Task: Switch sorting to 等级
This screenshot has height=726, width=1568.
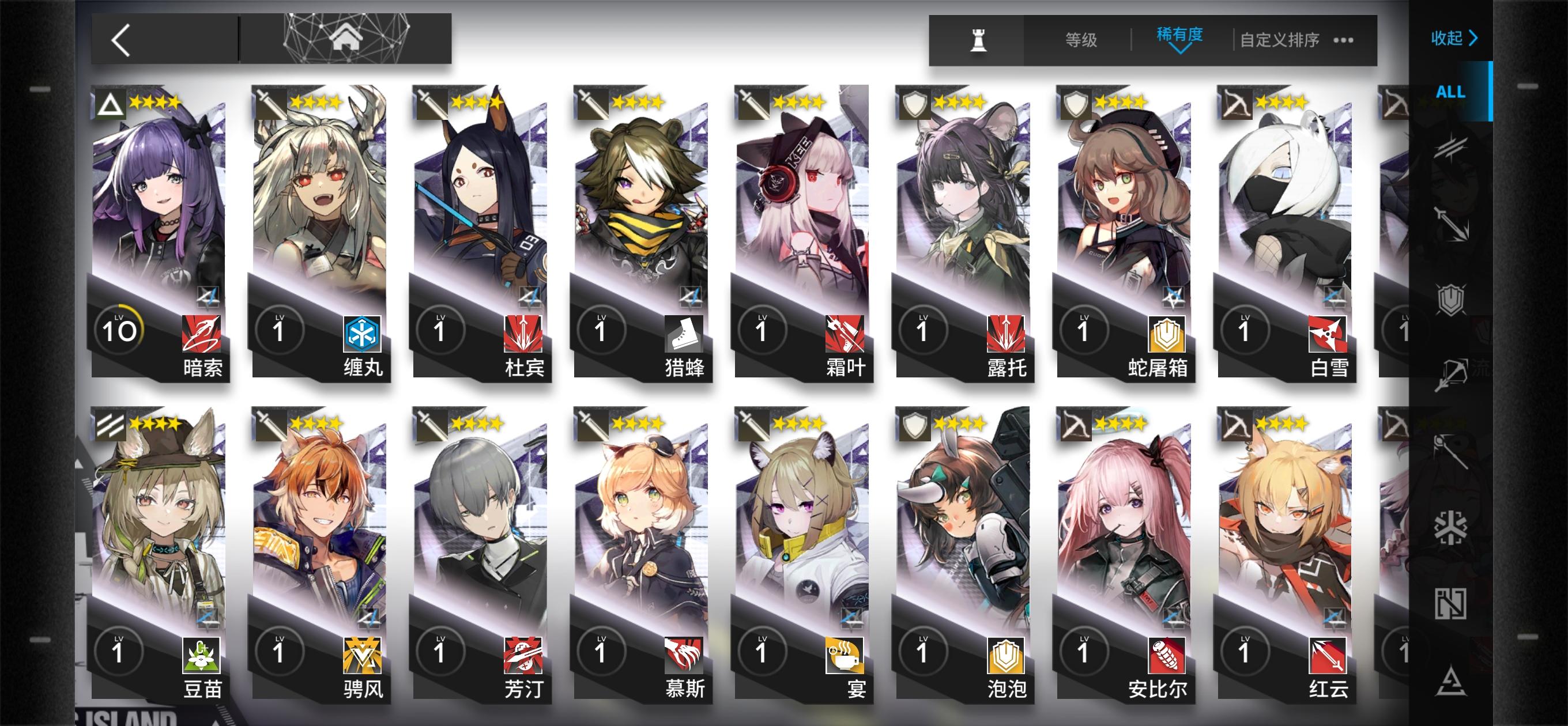Action: click(1080, 39)
